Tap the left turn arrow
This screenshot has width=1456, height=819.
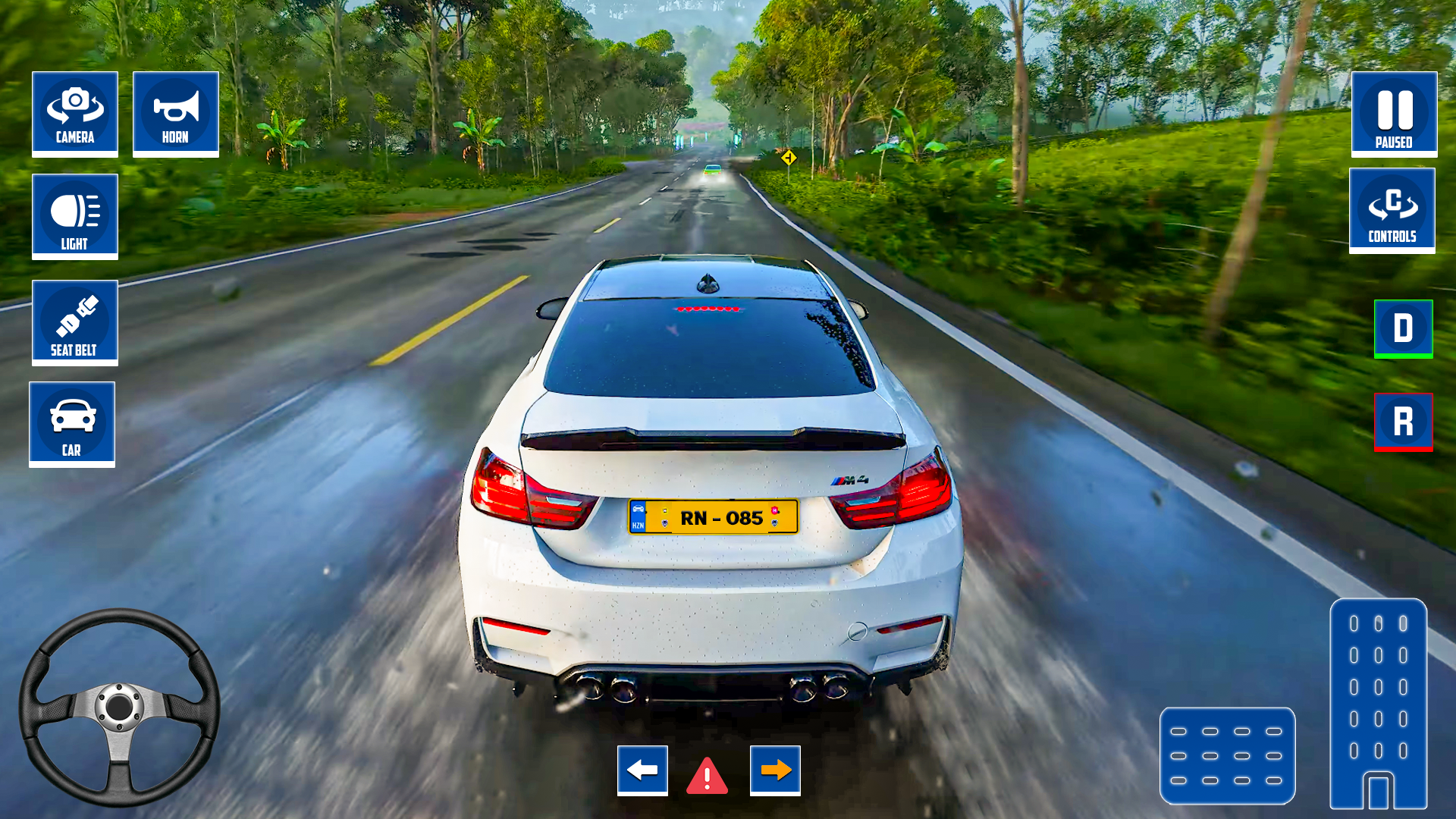(x=642, y=770)
